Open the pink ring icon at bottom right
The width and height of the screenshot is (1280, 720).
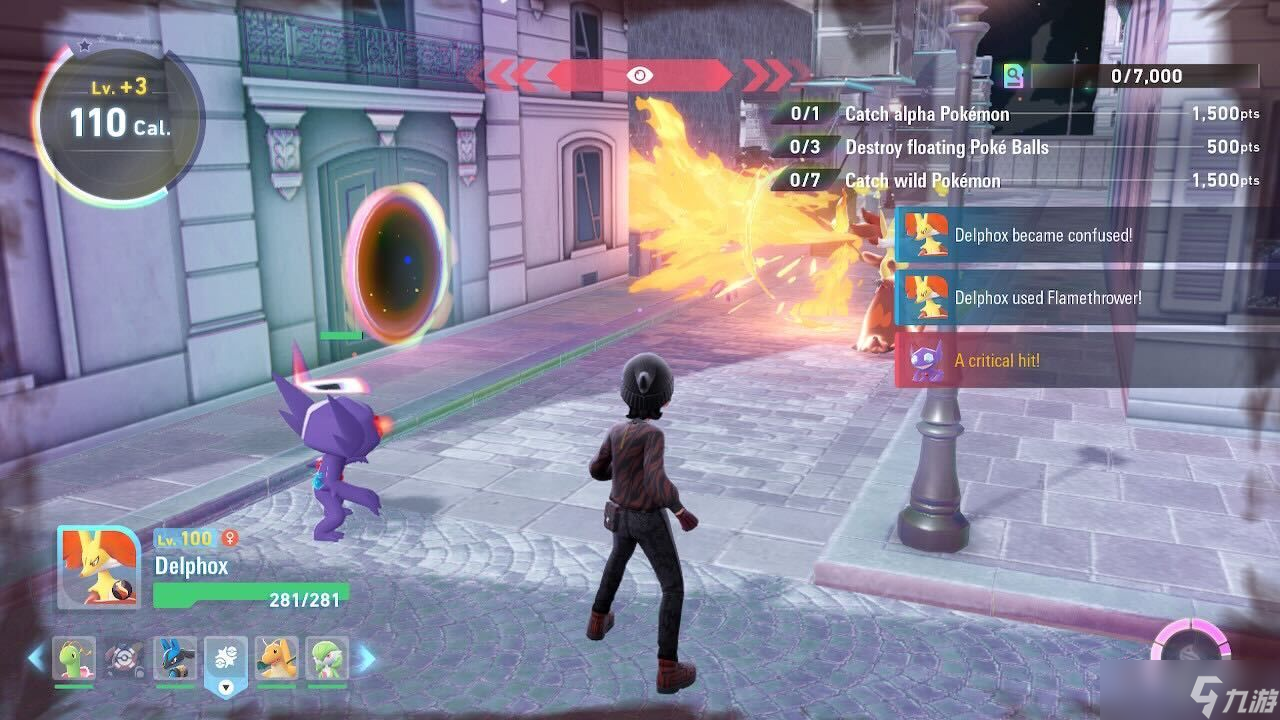[x=1190, y=644]
